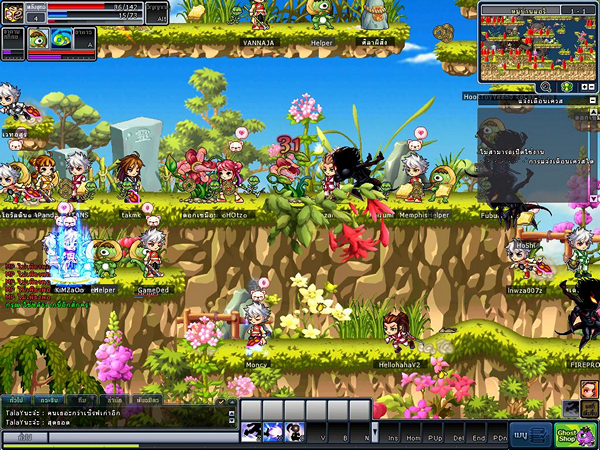Use the third skill in the hotbar
600x450 pixels.
point(295,432)
